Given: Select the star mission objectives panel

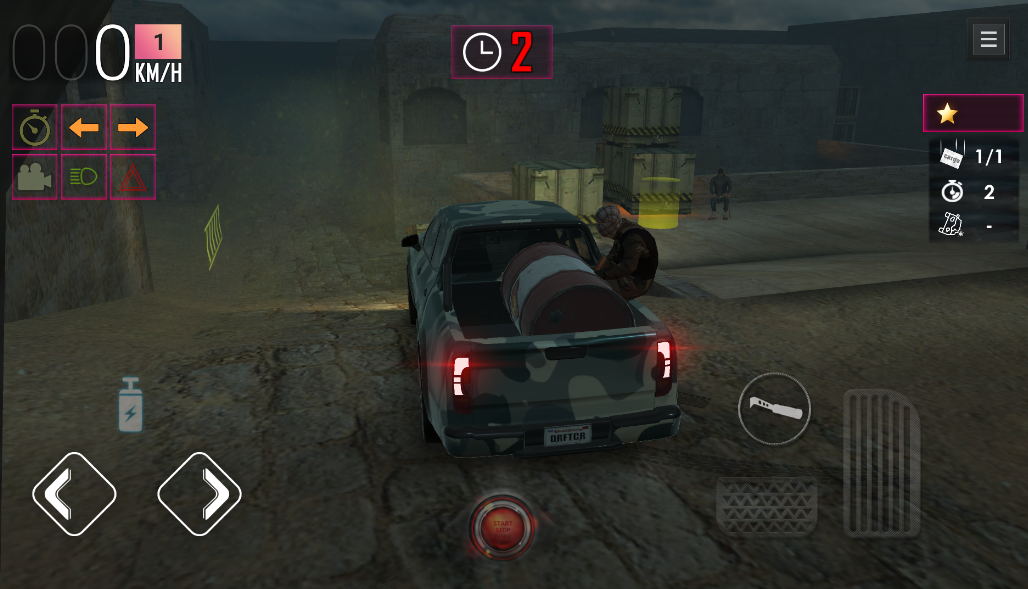Looking at the screenshot, I should 972,113.
